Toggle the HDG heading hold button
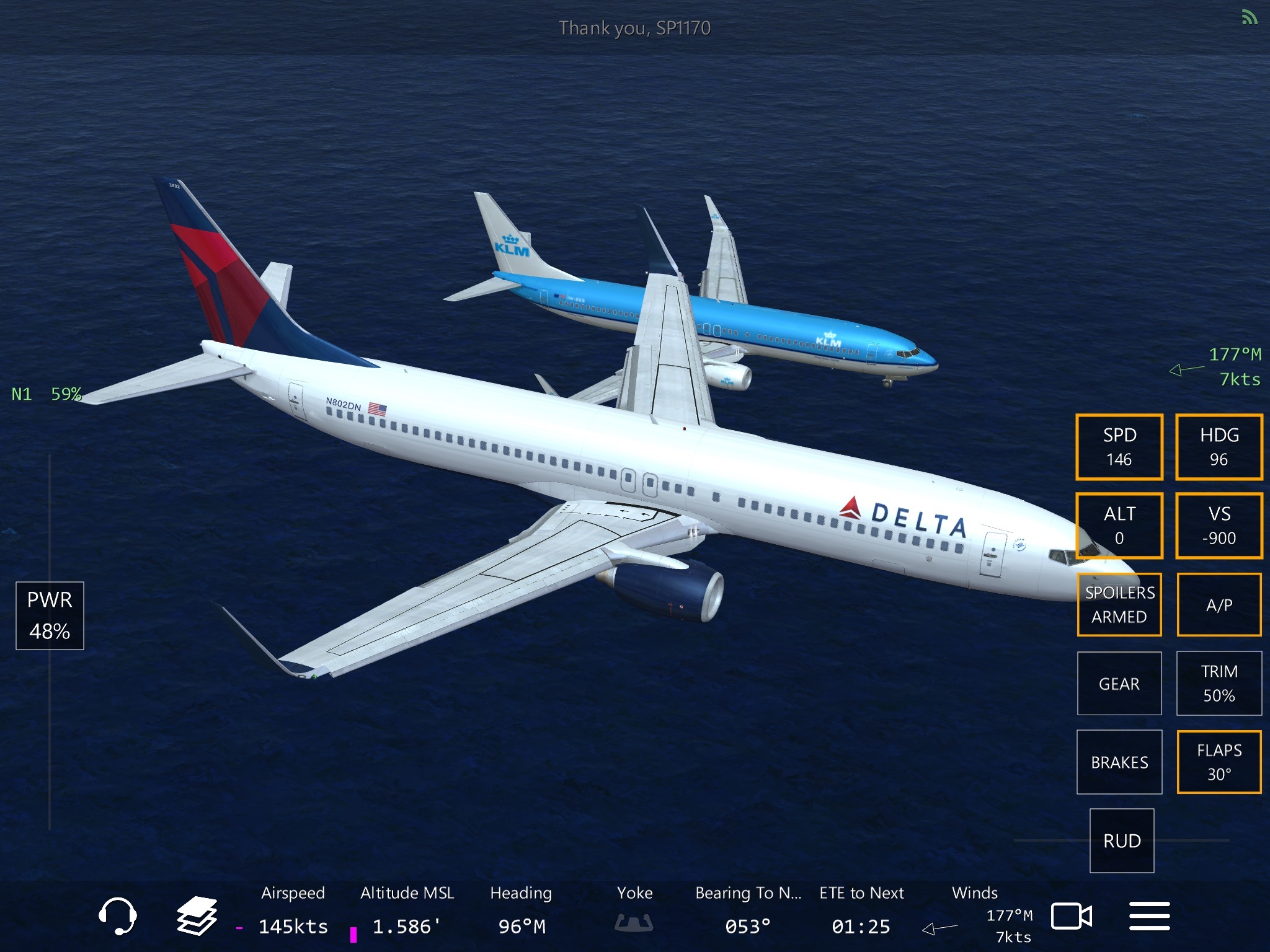The height and width of the screenshot is (952, 1270). click(x=1219, y=447)
